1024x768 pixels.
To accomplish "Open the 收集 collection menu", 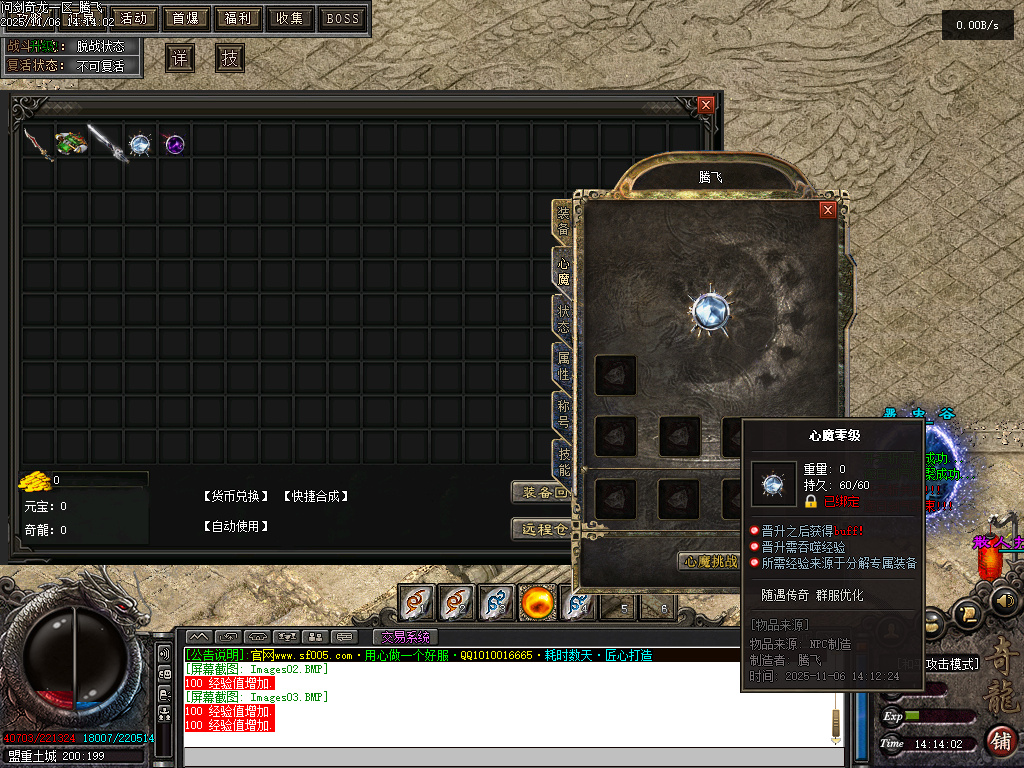I will pyautogui.click(x=290, y=18).
